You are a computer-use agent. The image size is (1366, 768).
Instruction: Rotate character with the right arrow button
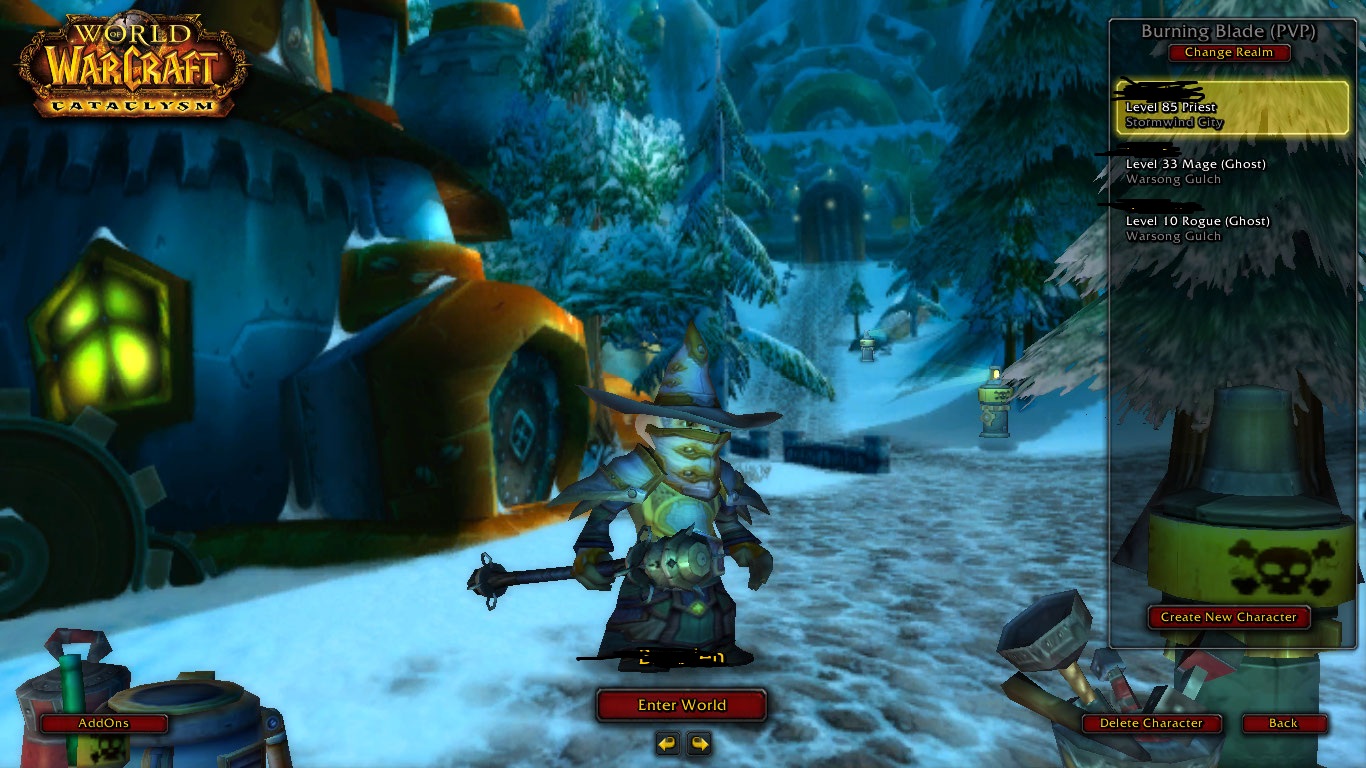click(699, 743)
